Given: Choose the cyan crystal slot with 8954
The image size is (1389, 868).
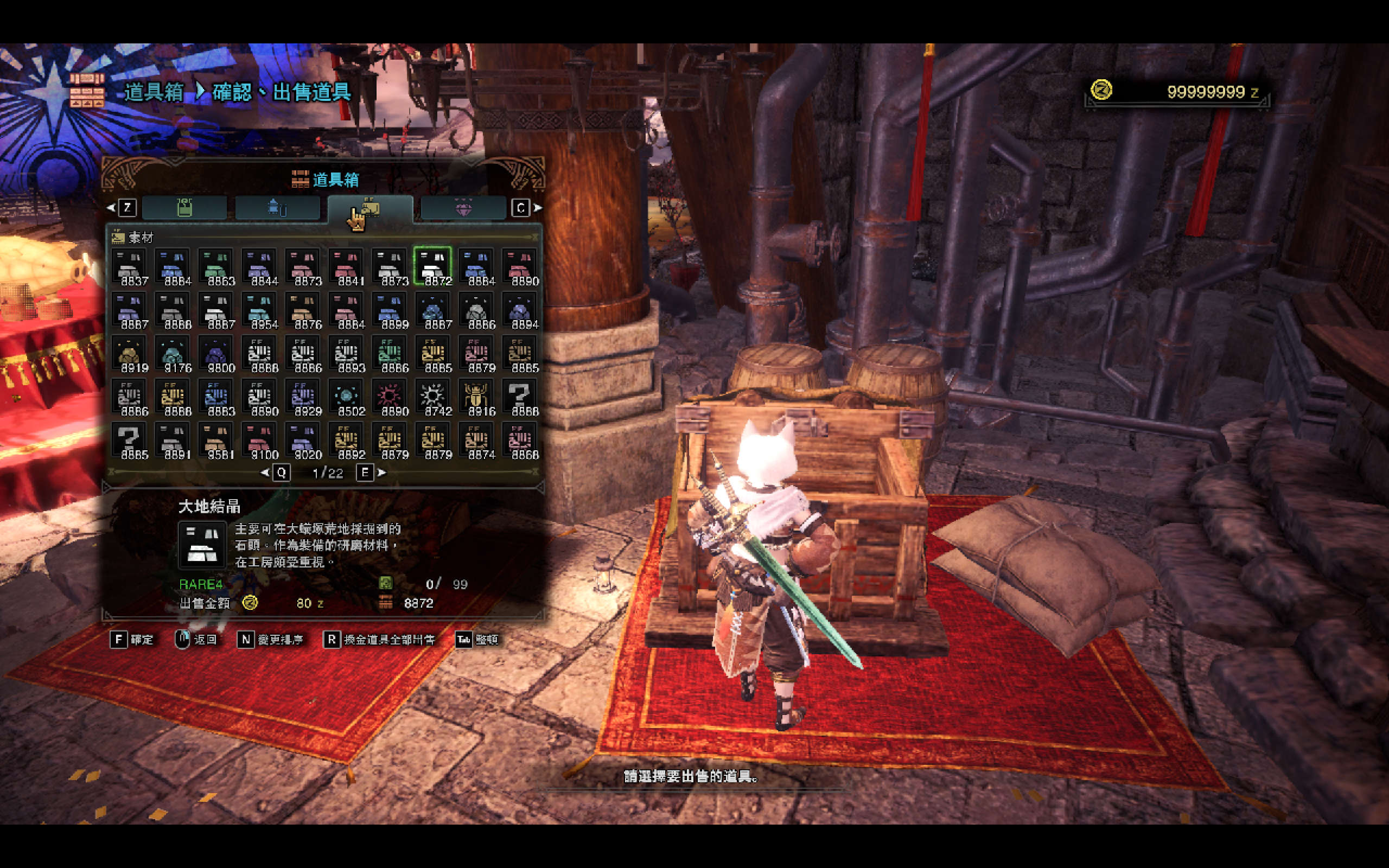Looking at the screenshot, I should 259,310.
